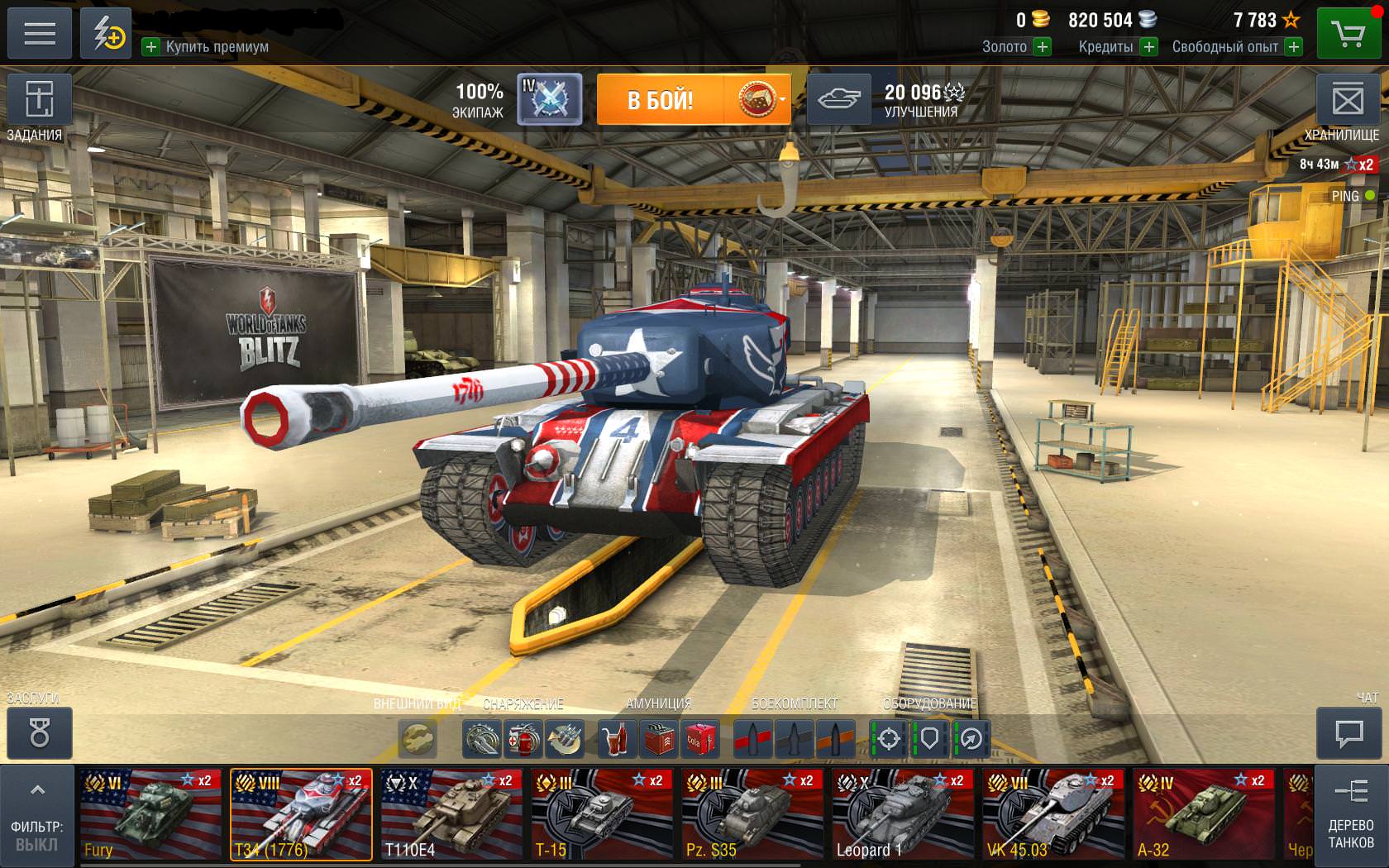The width and height of the screenshot is (1389, 868).
Task: Open the chat window
Action: [x=1348, y=733]
